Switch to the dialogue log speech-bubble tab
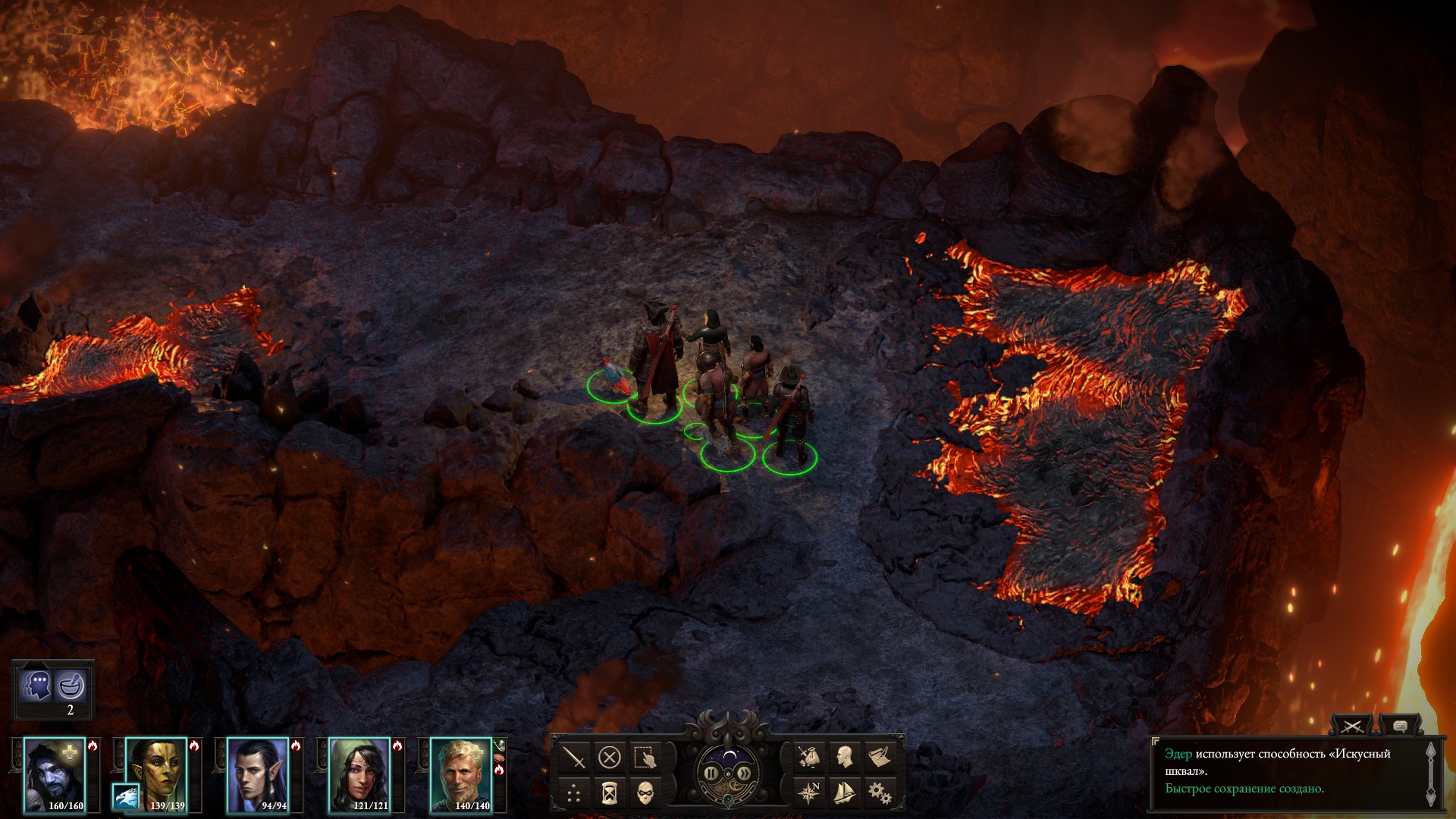 click(x=1400, y=726)
